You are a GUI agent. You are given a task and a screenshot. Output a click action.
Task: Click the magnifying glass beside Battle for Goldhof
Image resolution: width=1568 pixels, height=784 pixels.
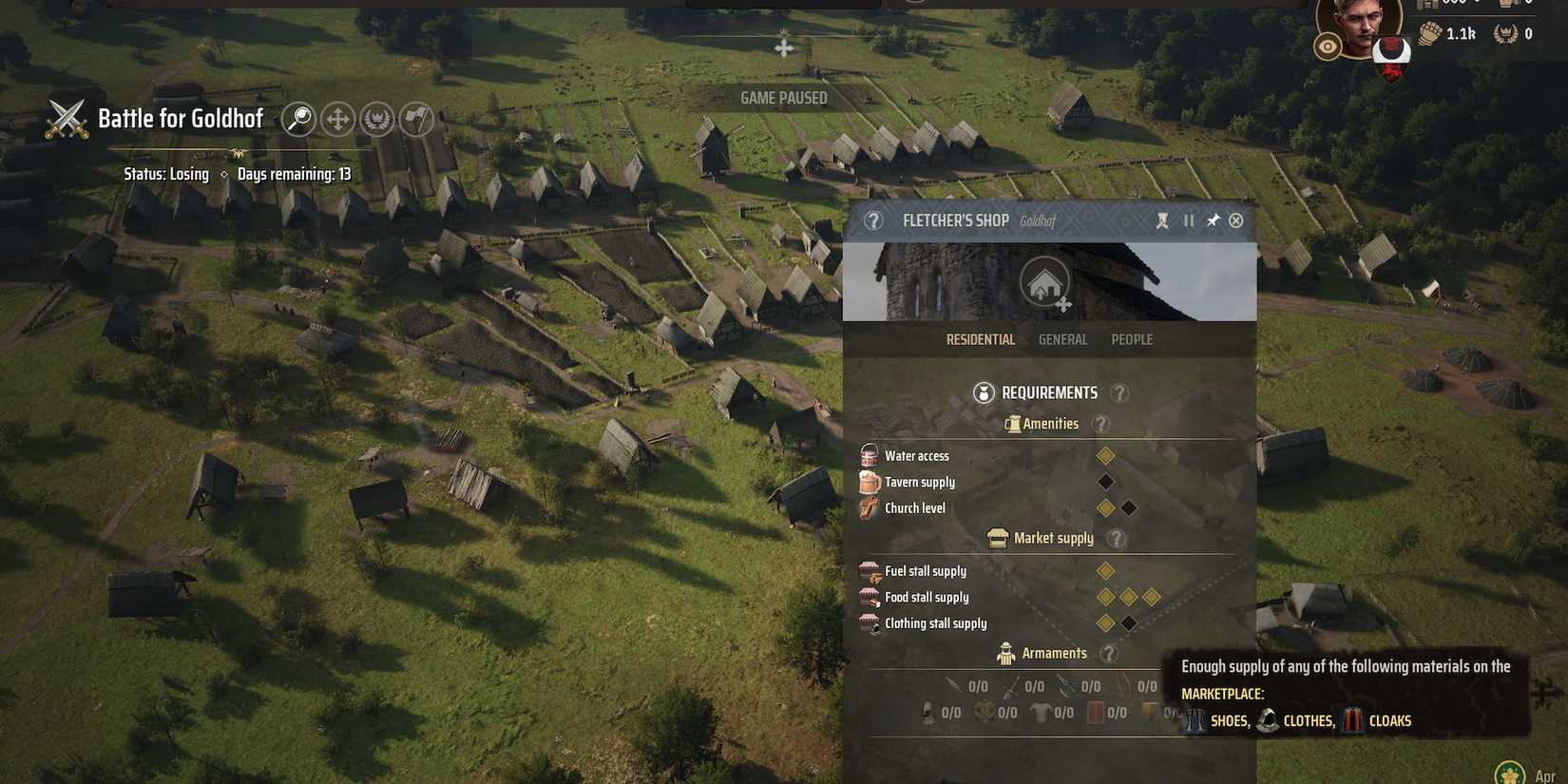coord(298,119)
